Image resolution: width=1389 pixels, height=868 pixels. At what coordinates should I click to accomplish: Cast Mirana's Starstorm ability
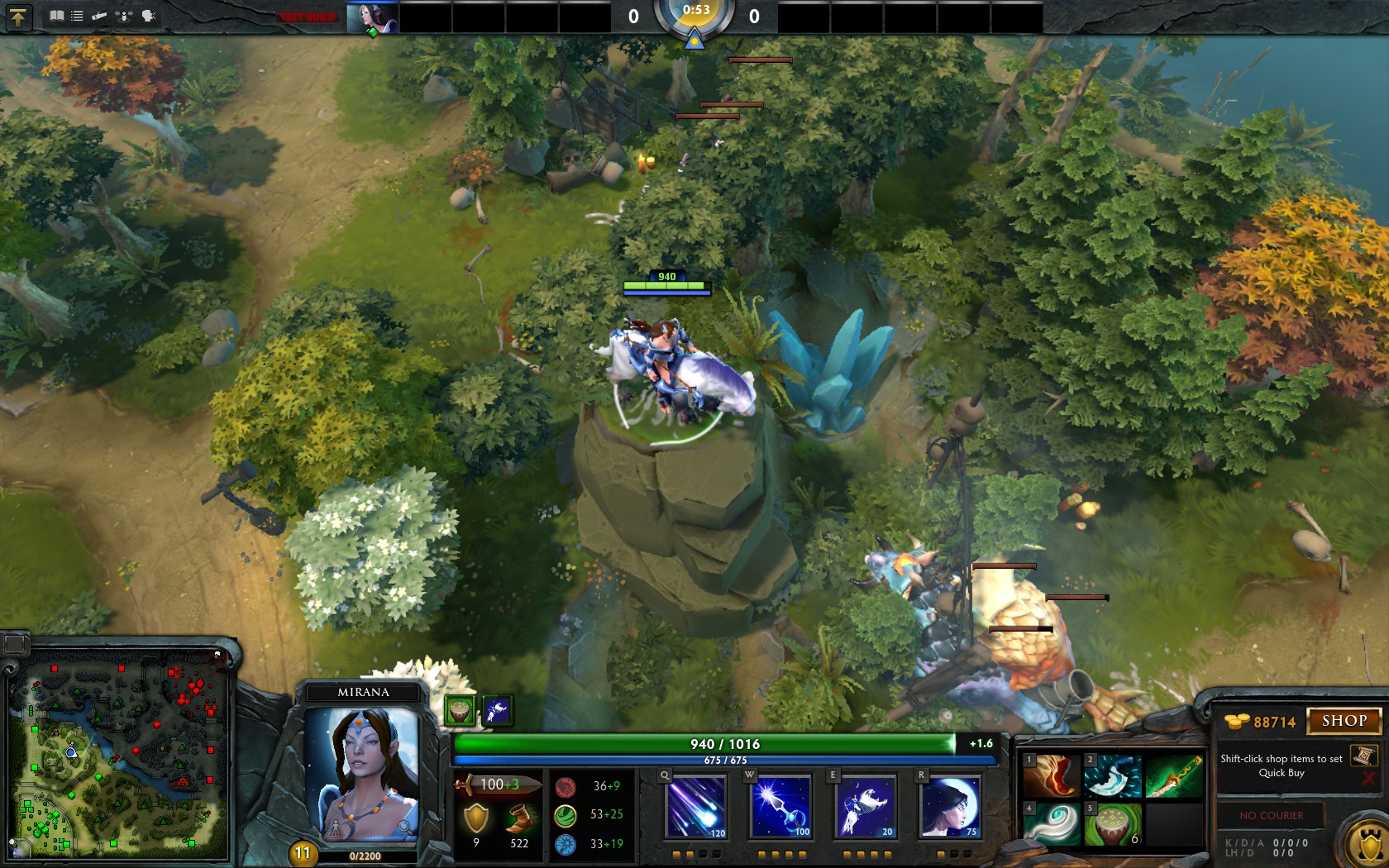[x=696, y=806]
